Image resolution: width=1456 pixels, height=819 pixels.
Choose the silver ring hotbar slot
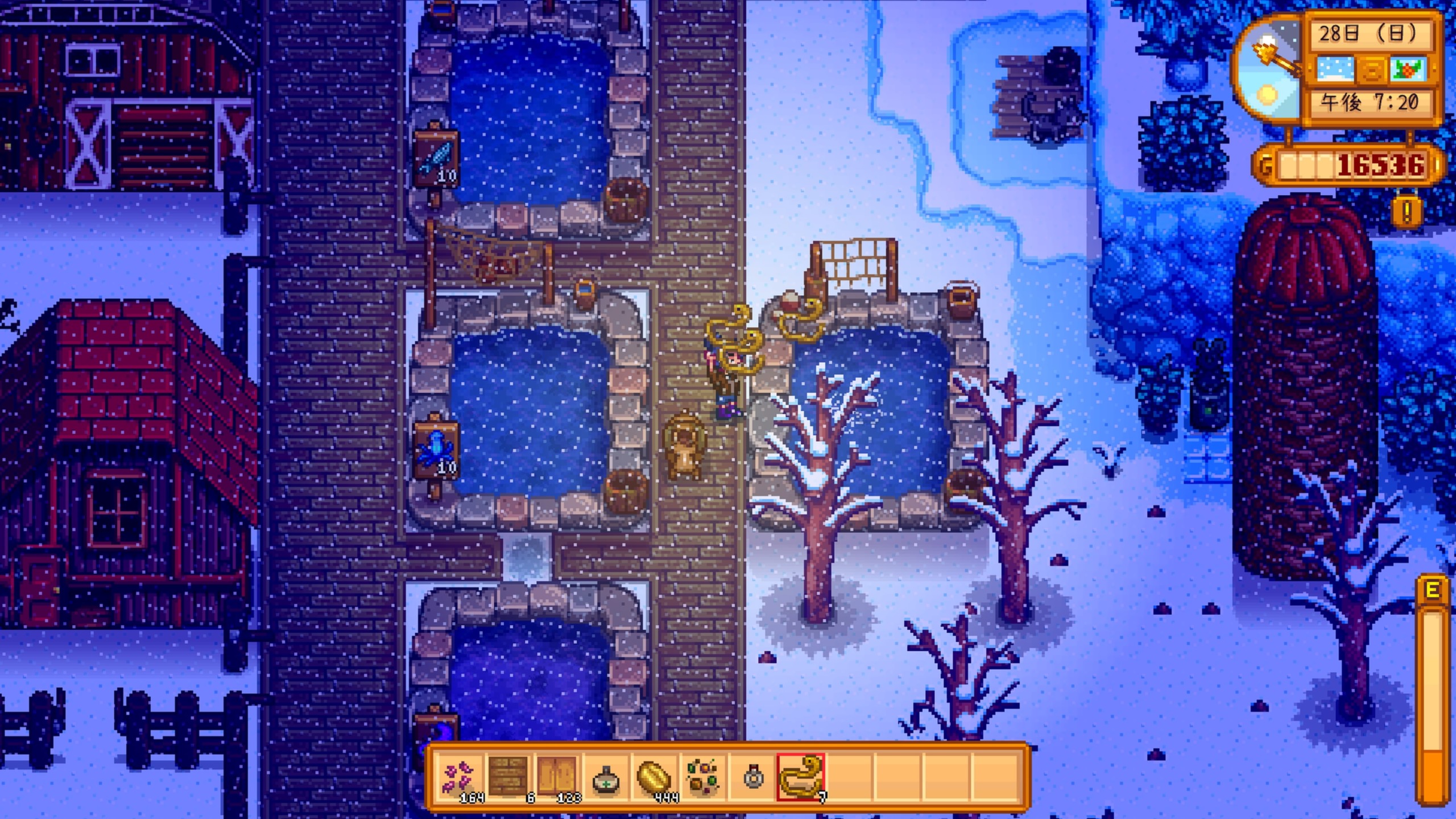tap(752, 777)
